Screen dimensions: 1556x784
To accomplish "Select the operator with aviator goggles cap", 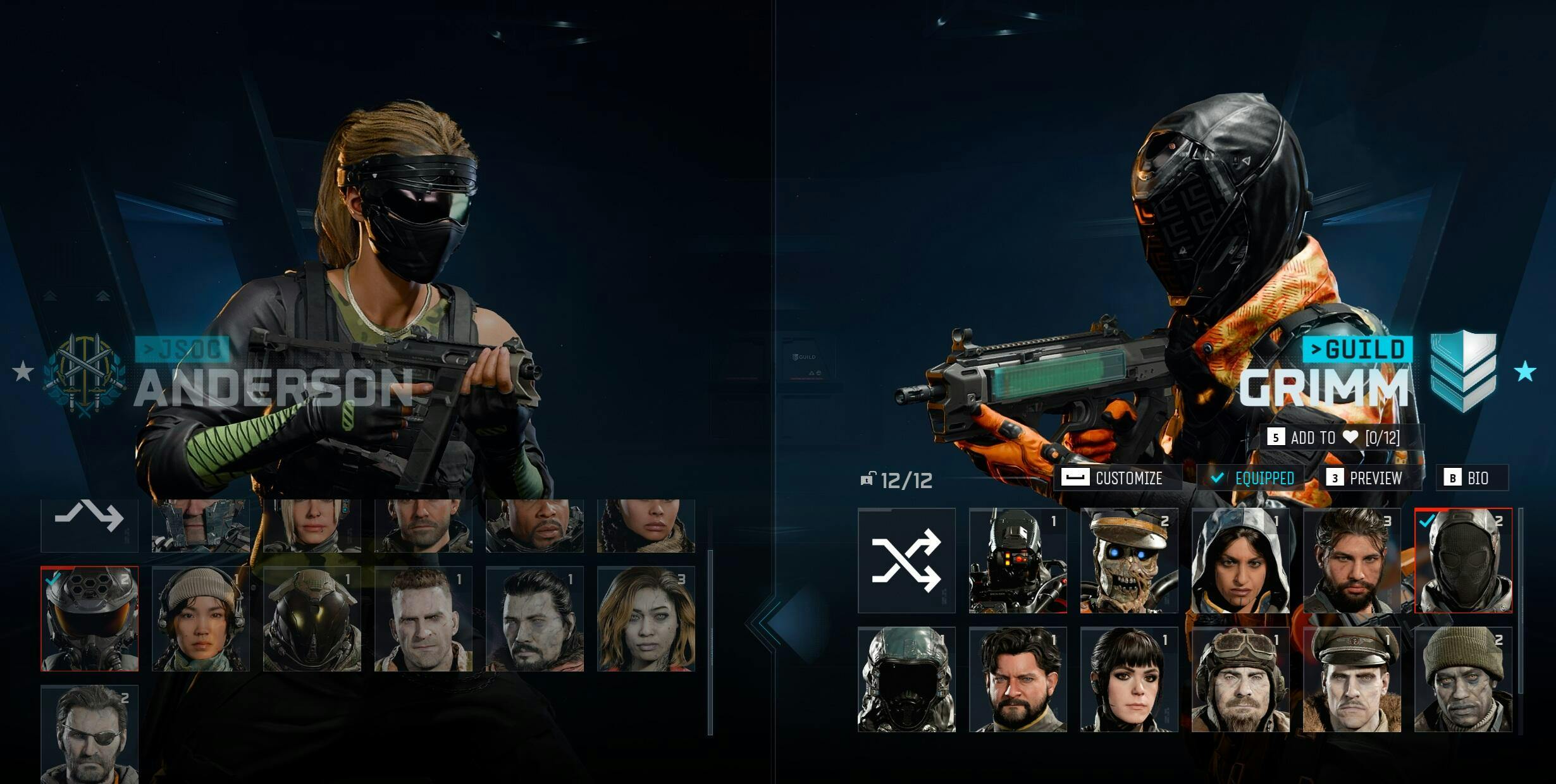I will 1240,679.
